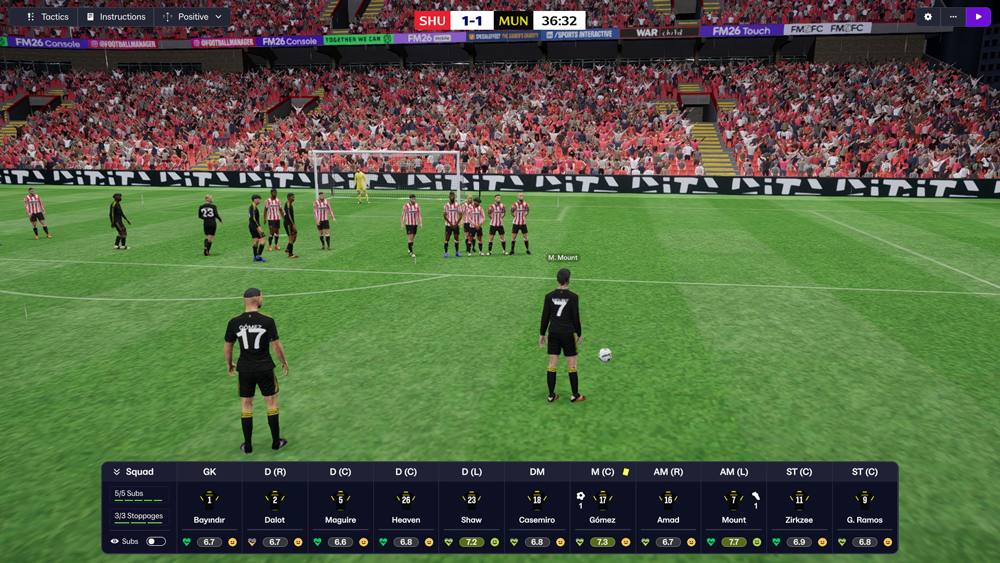This screenshot has height=563, width=1000.
Task: Select G. Ramos's striker card
Action: [x=865, y=508]
